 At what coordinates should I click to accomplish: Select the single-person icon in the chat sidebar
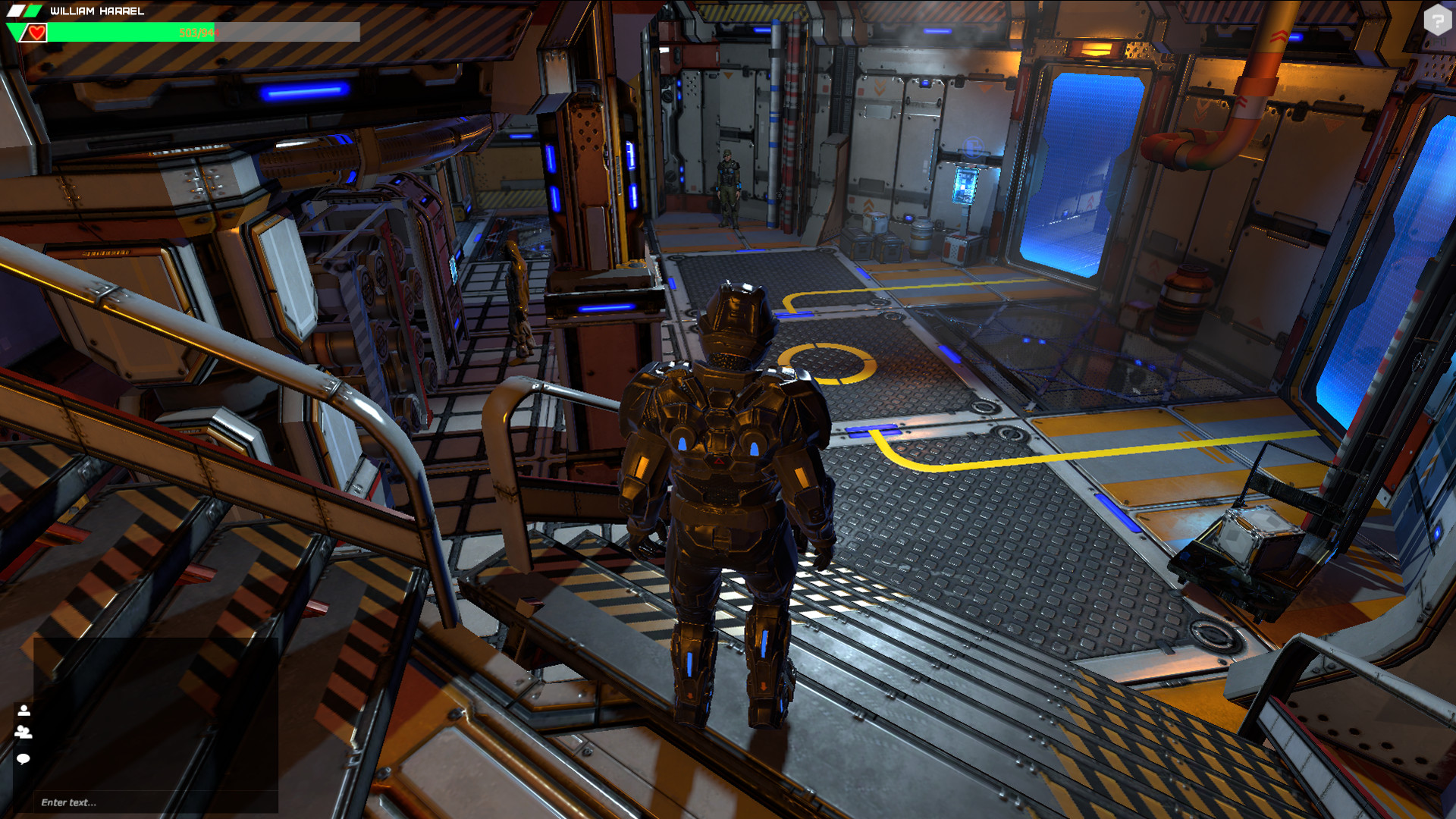[24, 711]
